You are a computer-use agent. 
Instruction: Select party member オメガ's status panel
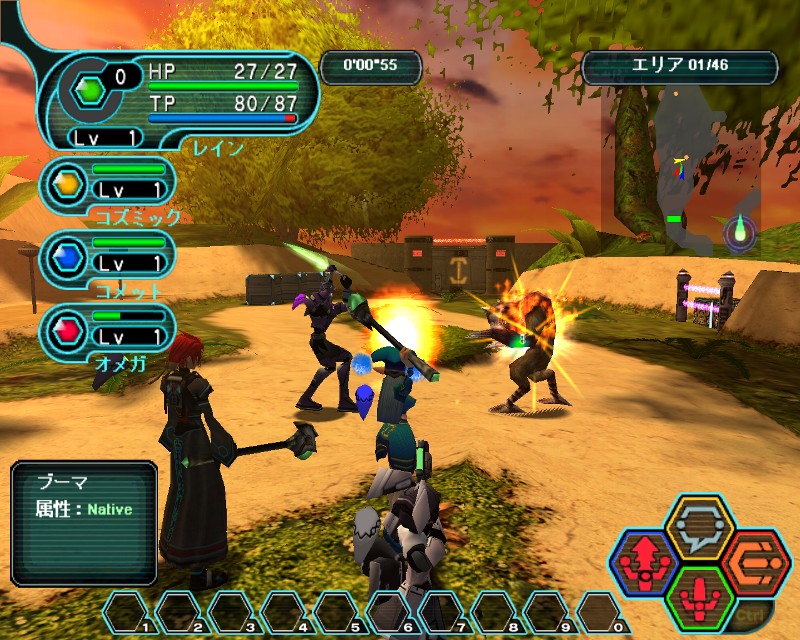click(109, 329)
